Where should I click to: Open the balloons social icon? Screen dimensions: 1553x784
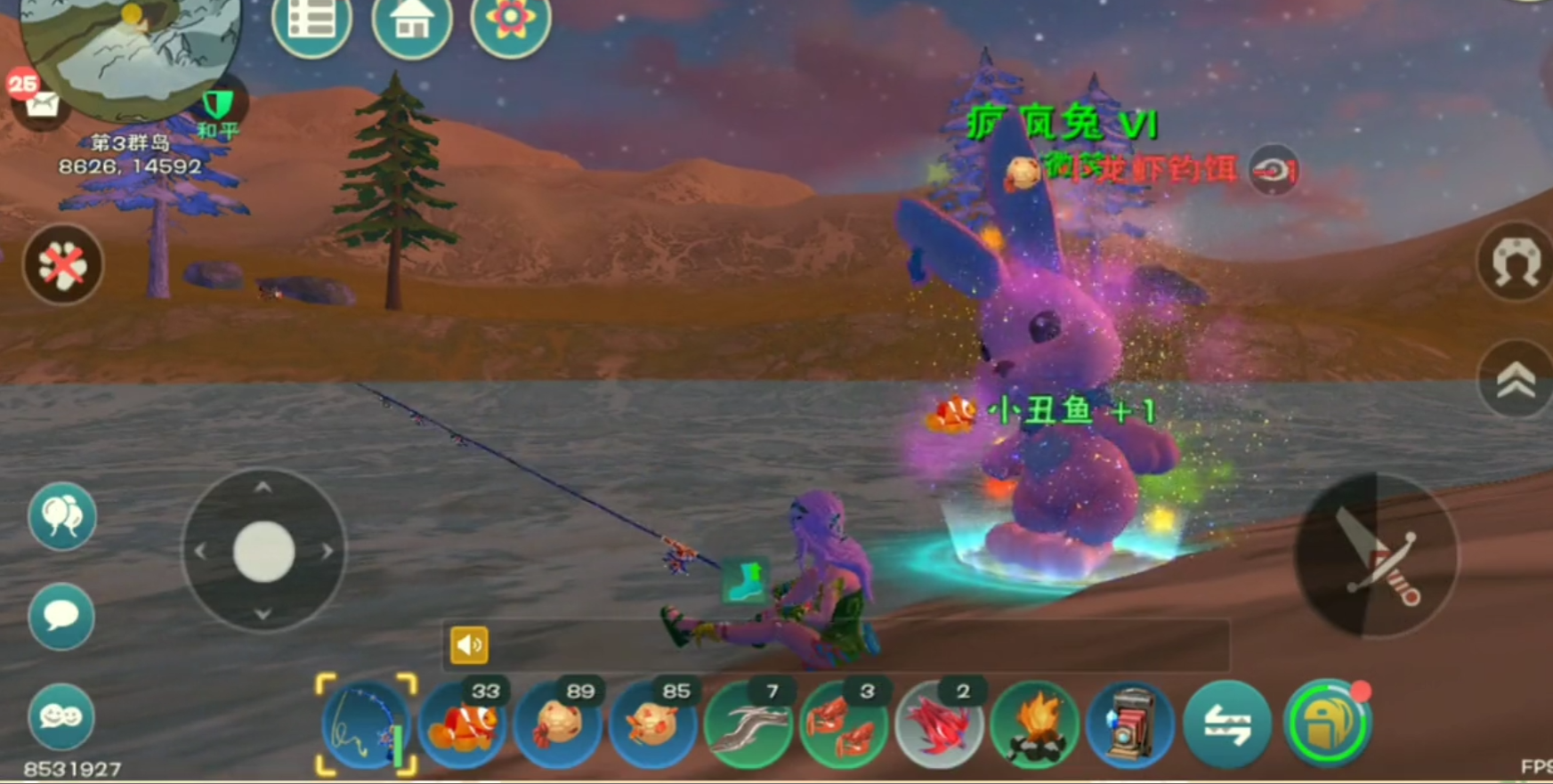coord(61,516)
